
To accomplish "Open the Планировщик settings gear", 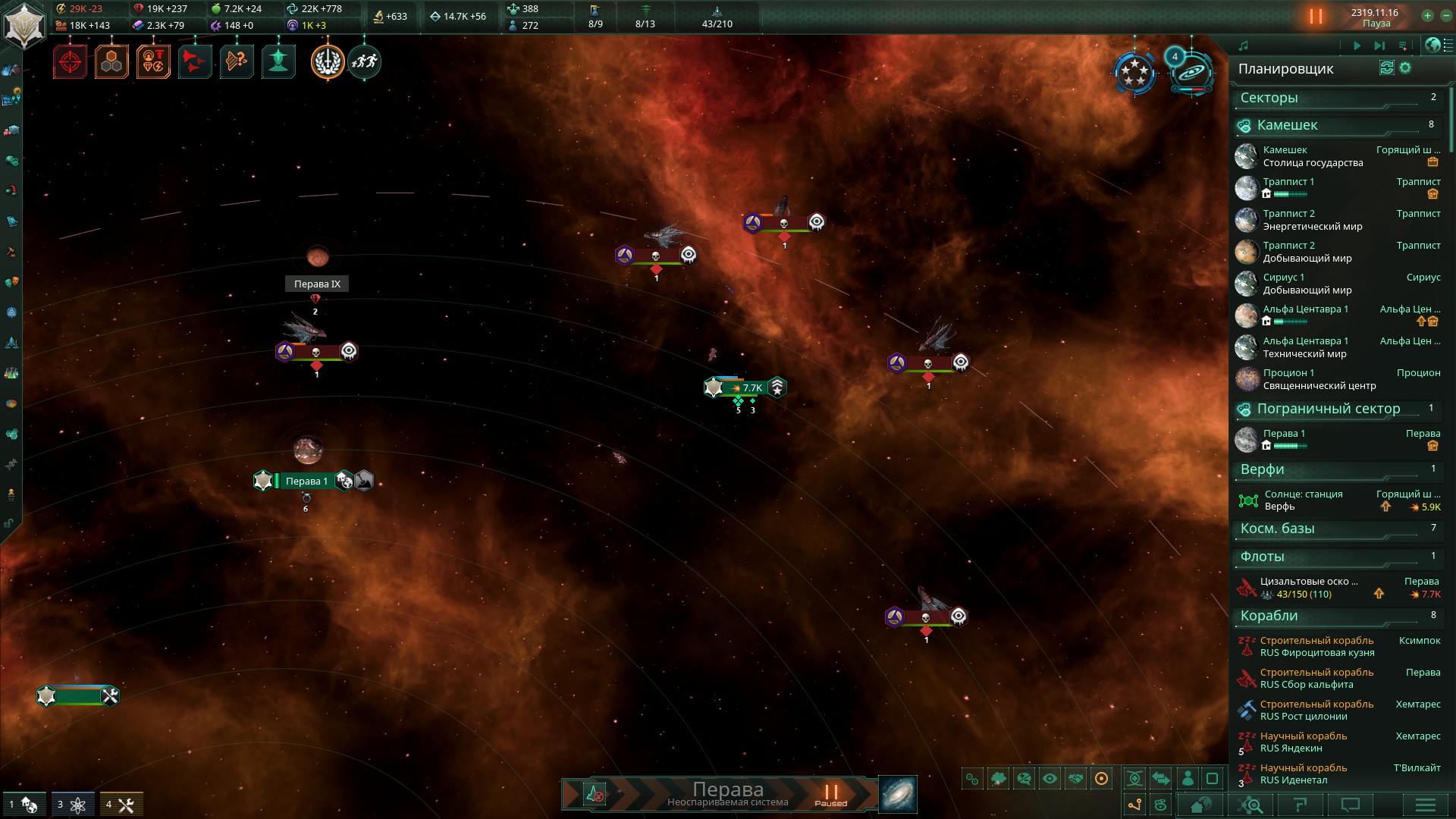I will point(1405,68).
